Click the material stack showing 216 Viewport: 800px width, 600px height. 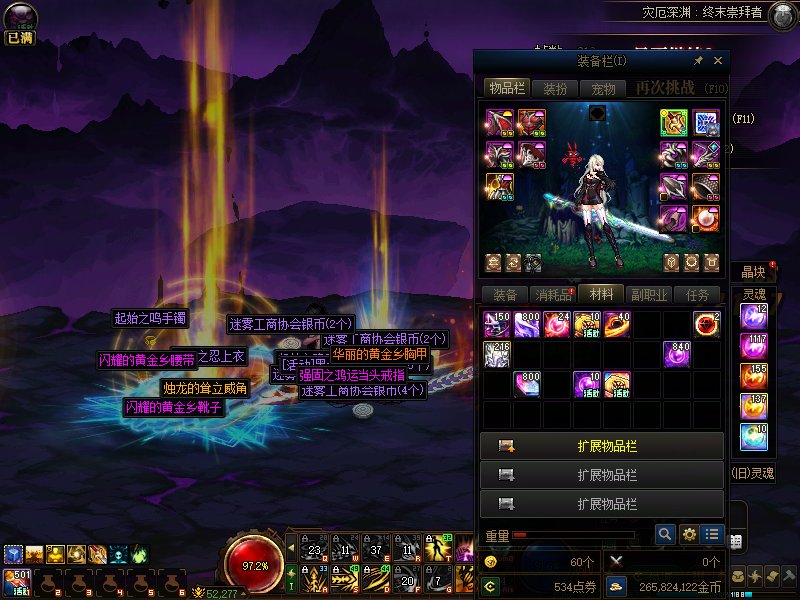pos(497,354)
